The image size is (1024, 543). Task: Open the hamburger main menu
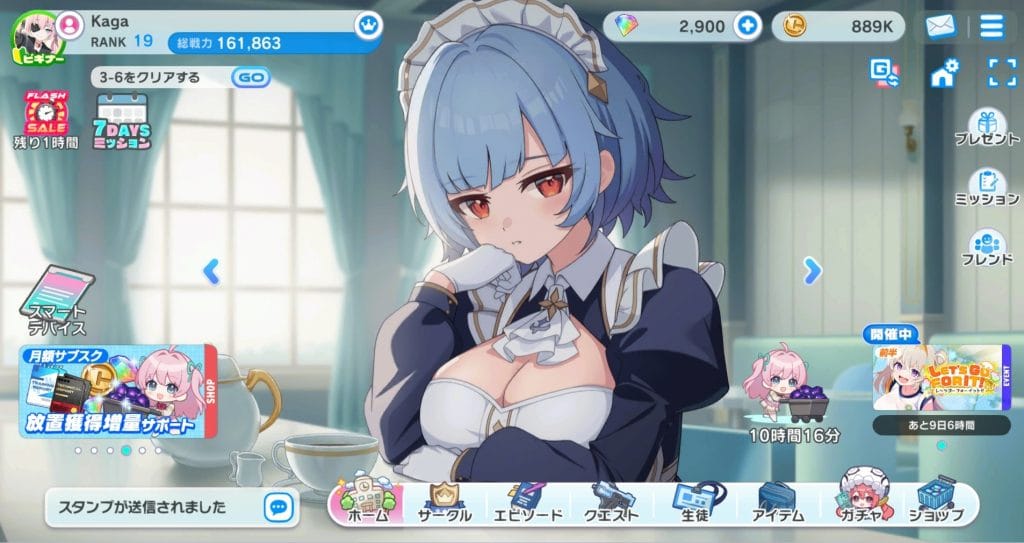click(x=991, y=26)
